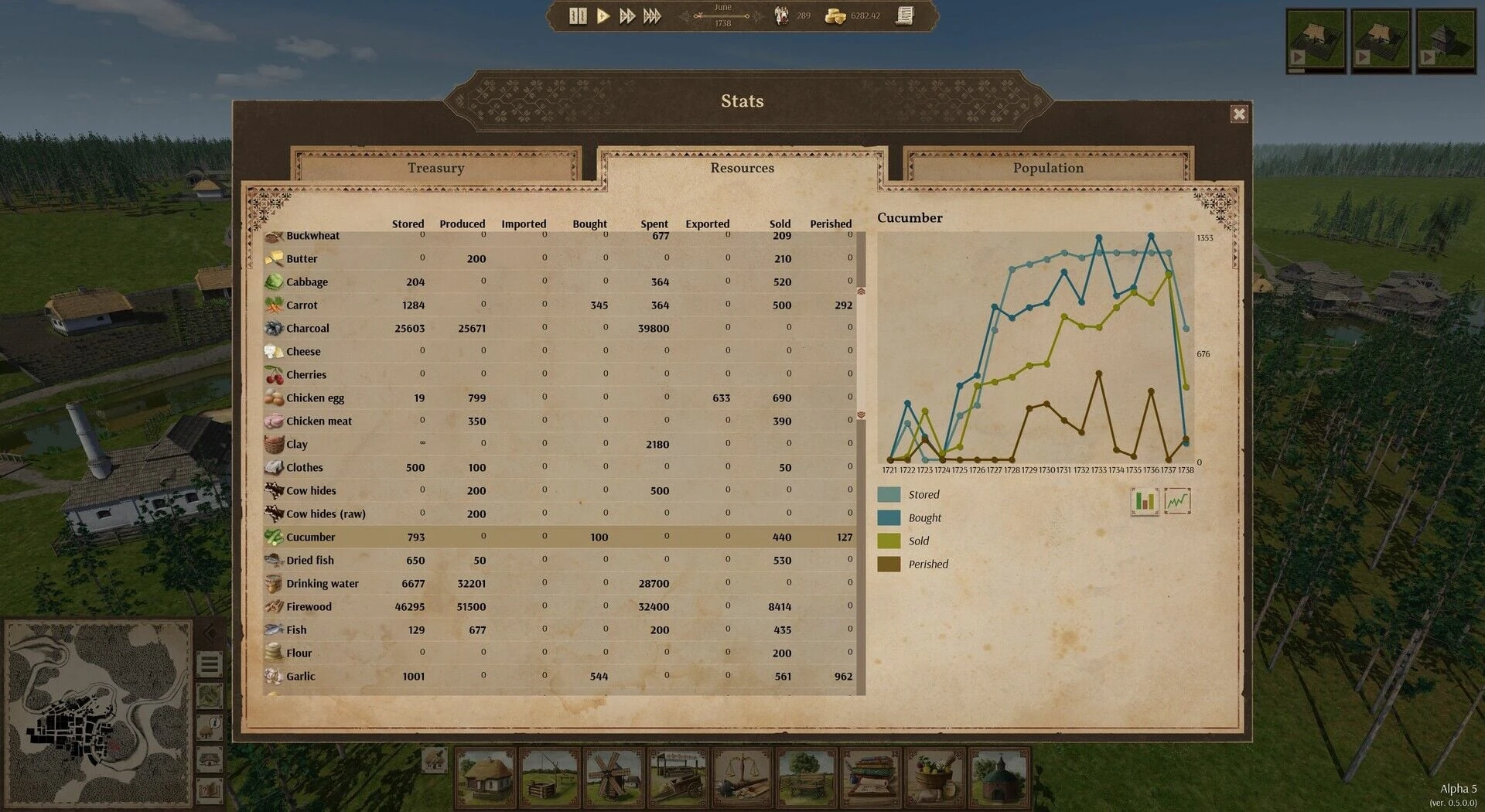Play at normal speed

[603, 16]
